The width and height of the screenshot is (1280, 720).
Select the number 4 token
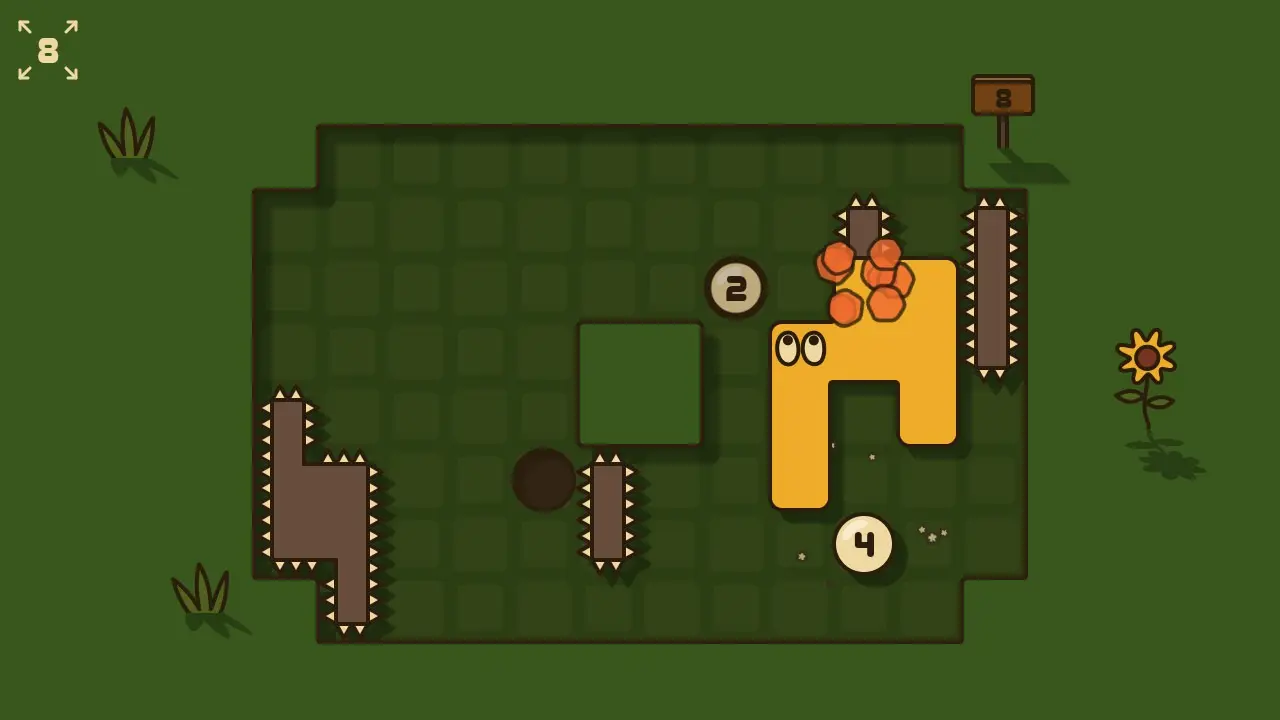[x=862, y=542]
